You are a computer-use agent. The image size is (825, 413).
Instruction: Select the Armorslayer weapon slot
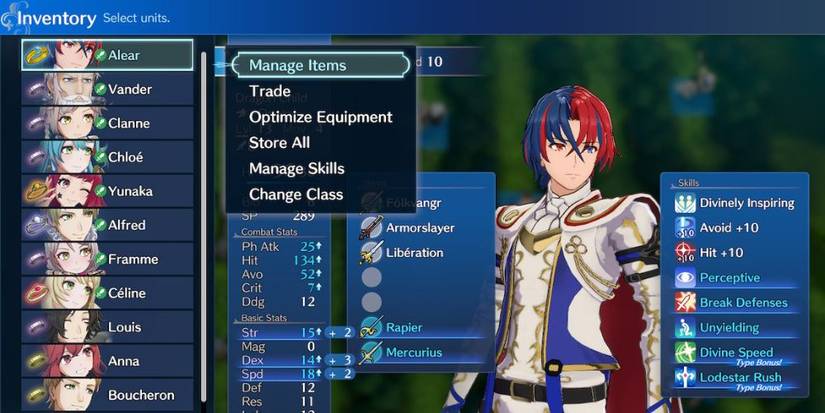pyautogui.click(x=420, y=228)
